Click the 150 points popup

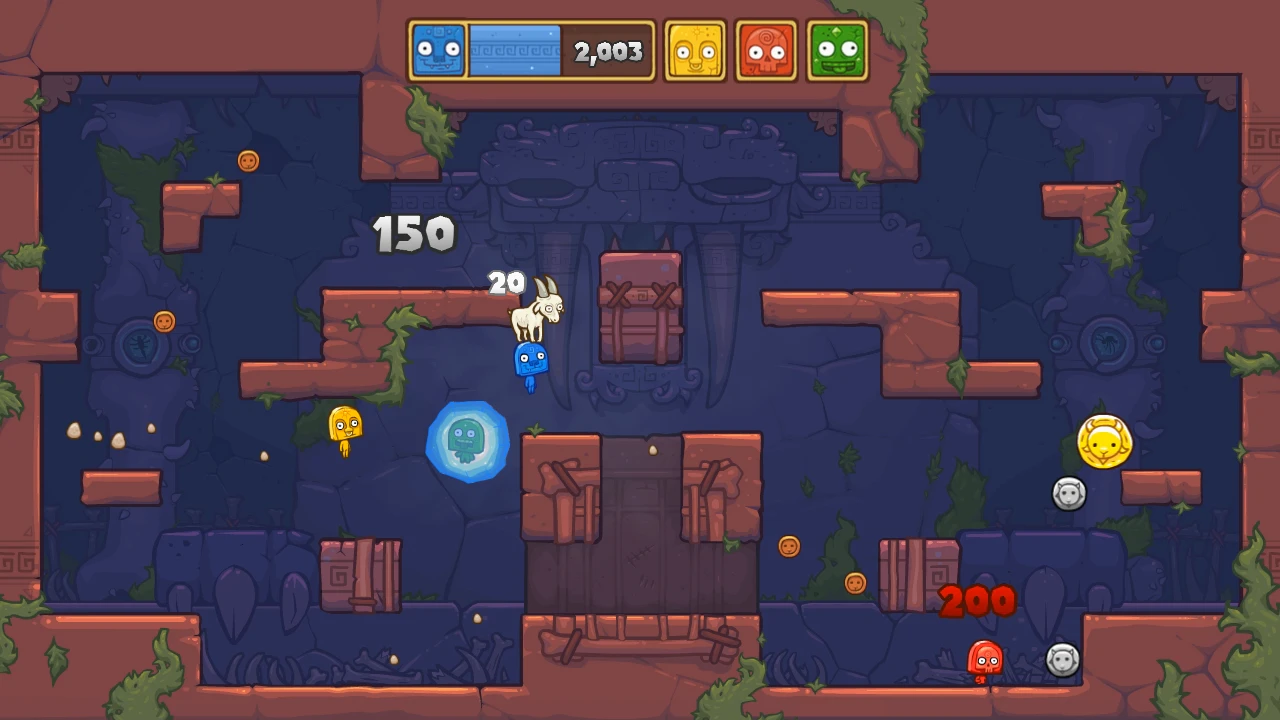(413, 234)
